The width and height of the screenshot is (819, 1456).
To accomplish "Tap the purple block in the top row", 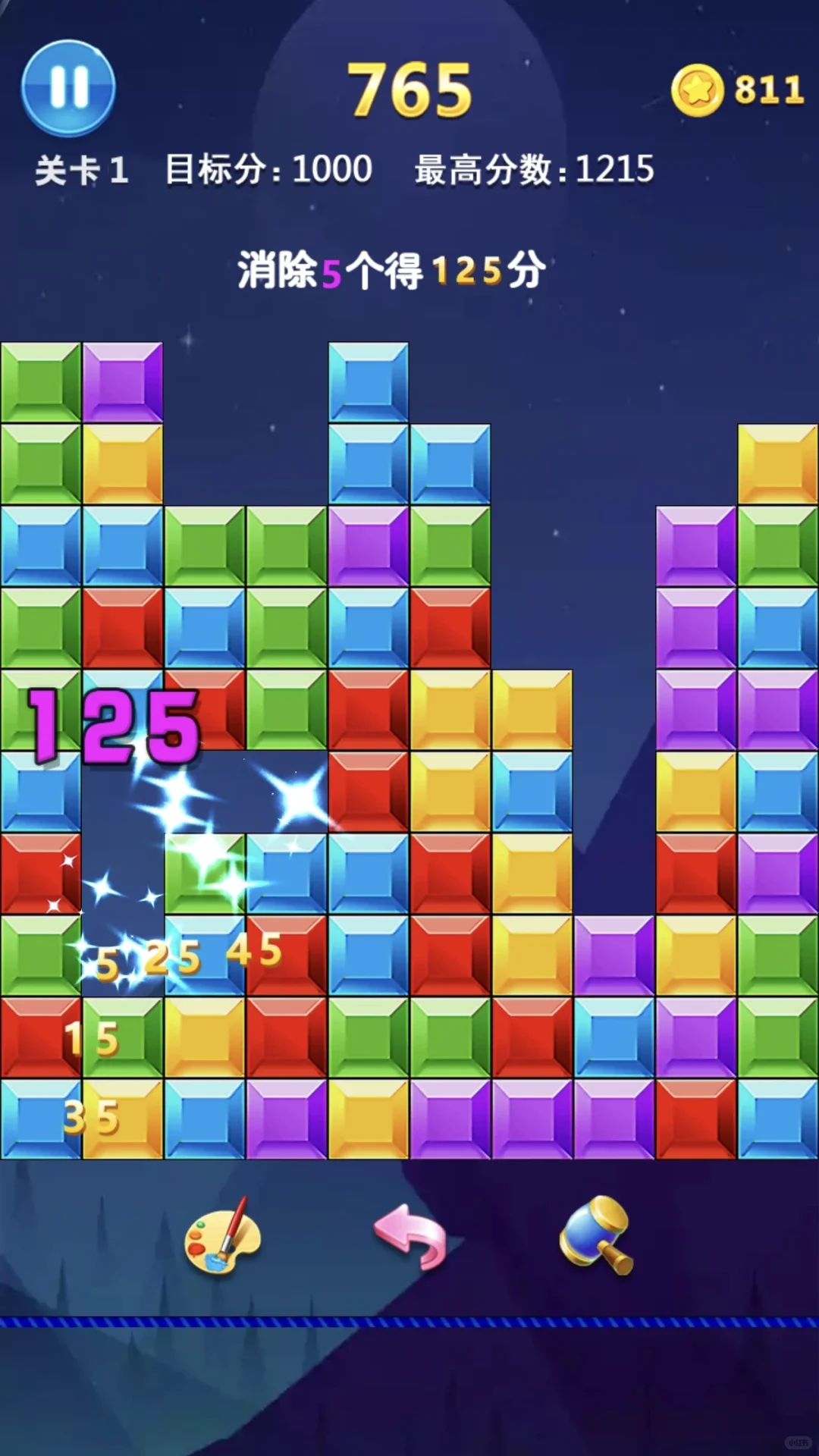I will point(123,381).
